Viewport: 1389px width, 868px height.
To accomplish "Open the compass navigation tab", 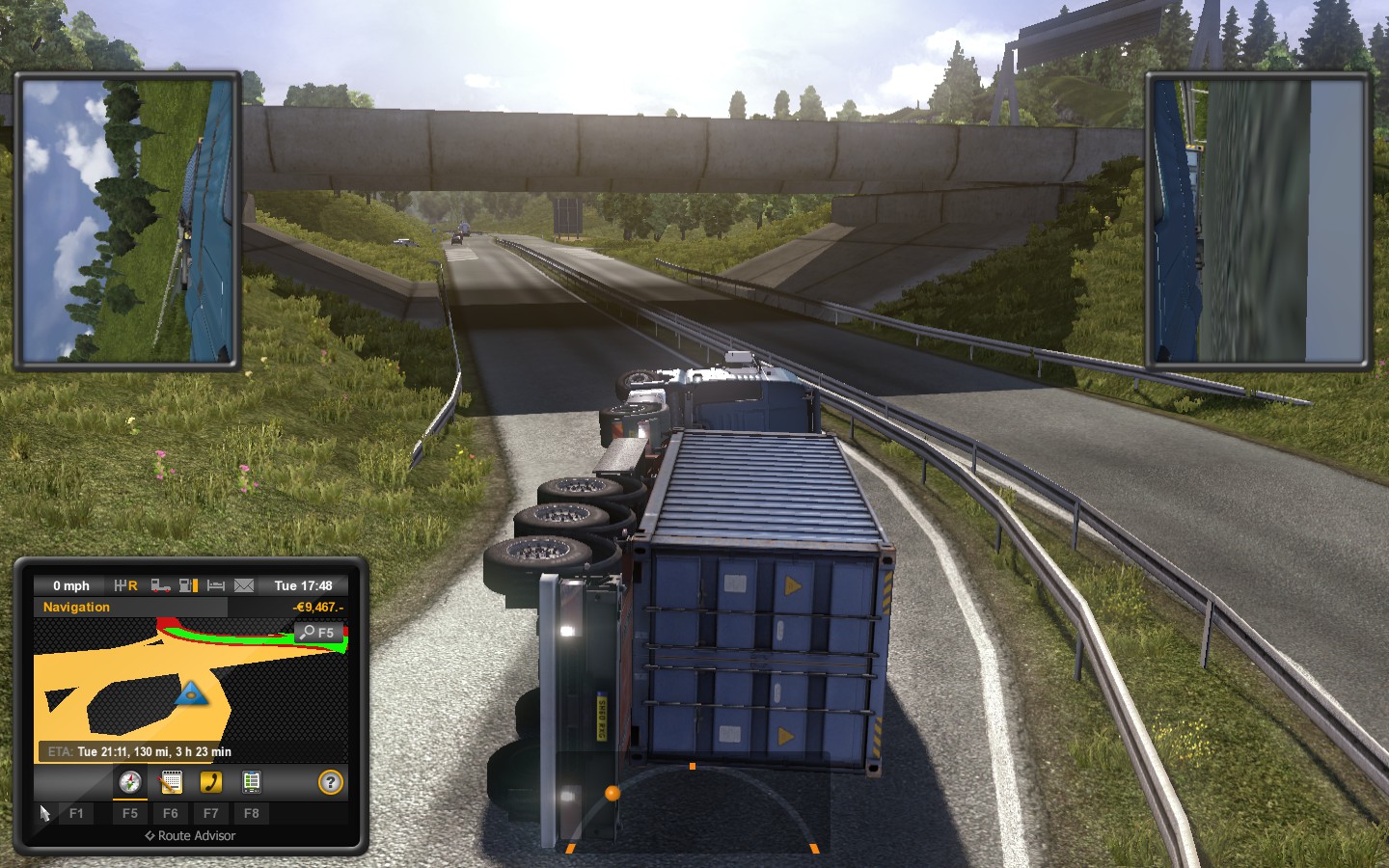I will pyautogui.click(x=129, y=782).
